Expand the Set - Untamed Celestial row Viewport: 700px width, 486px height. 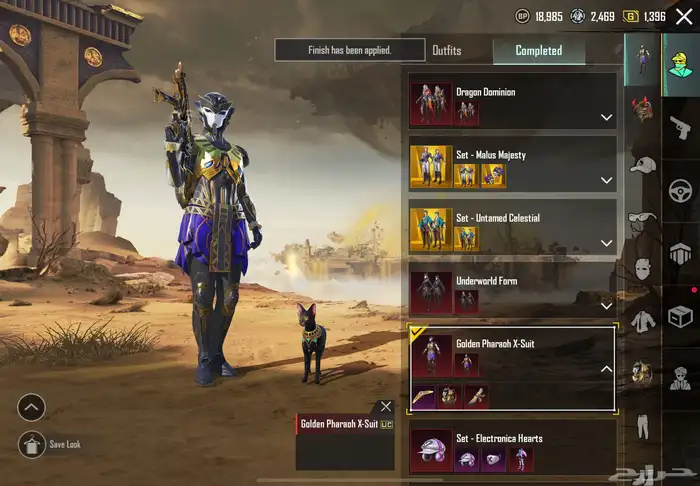(606, 243)
